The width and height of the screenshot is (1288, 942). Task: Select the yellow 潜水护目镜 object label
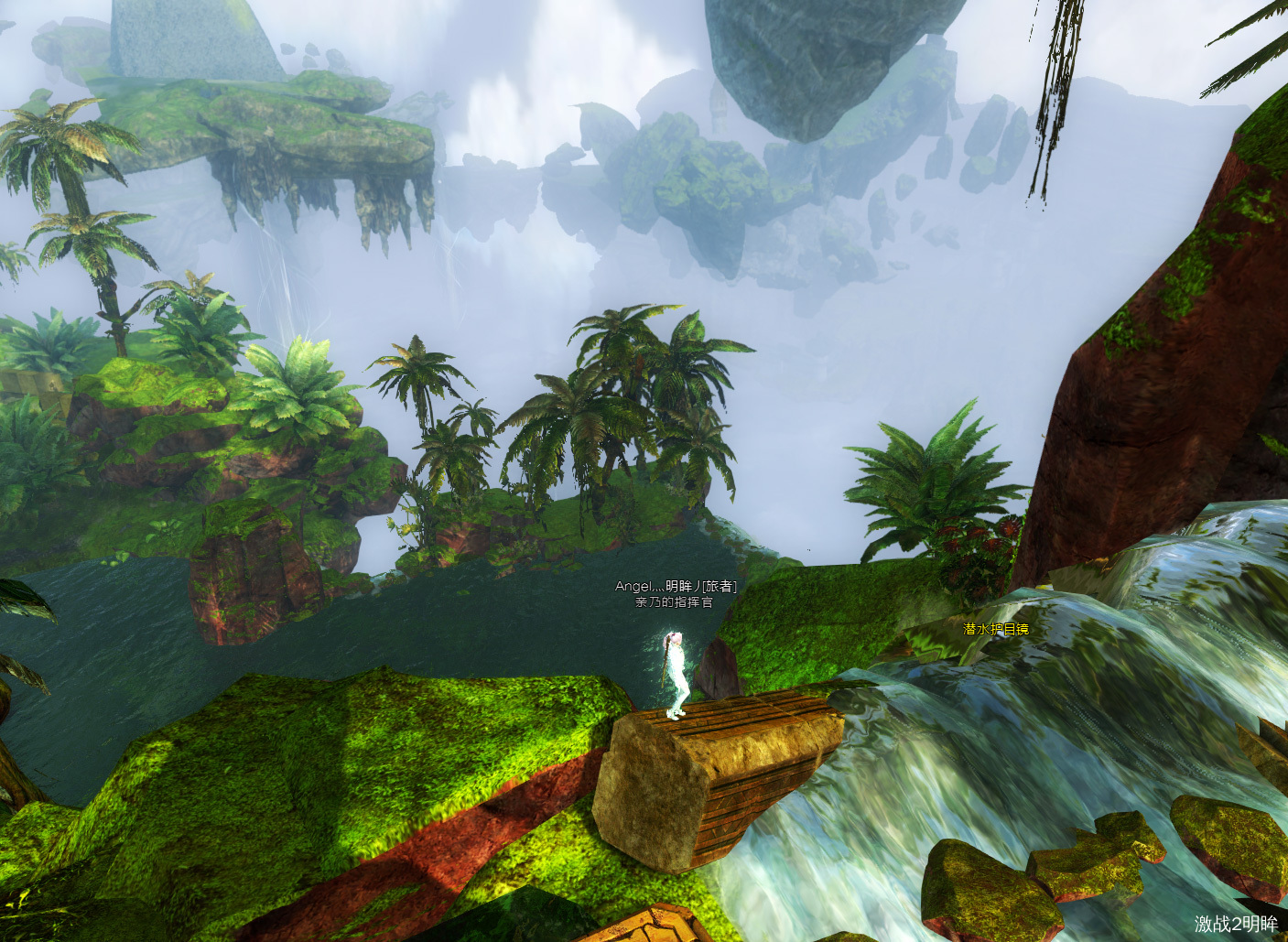click(996, 629)
